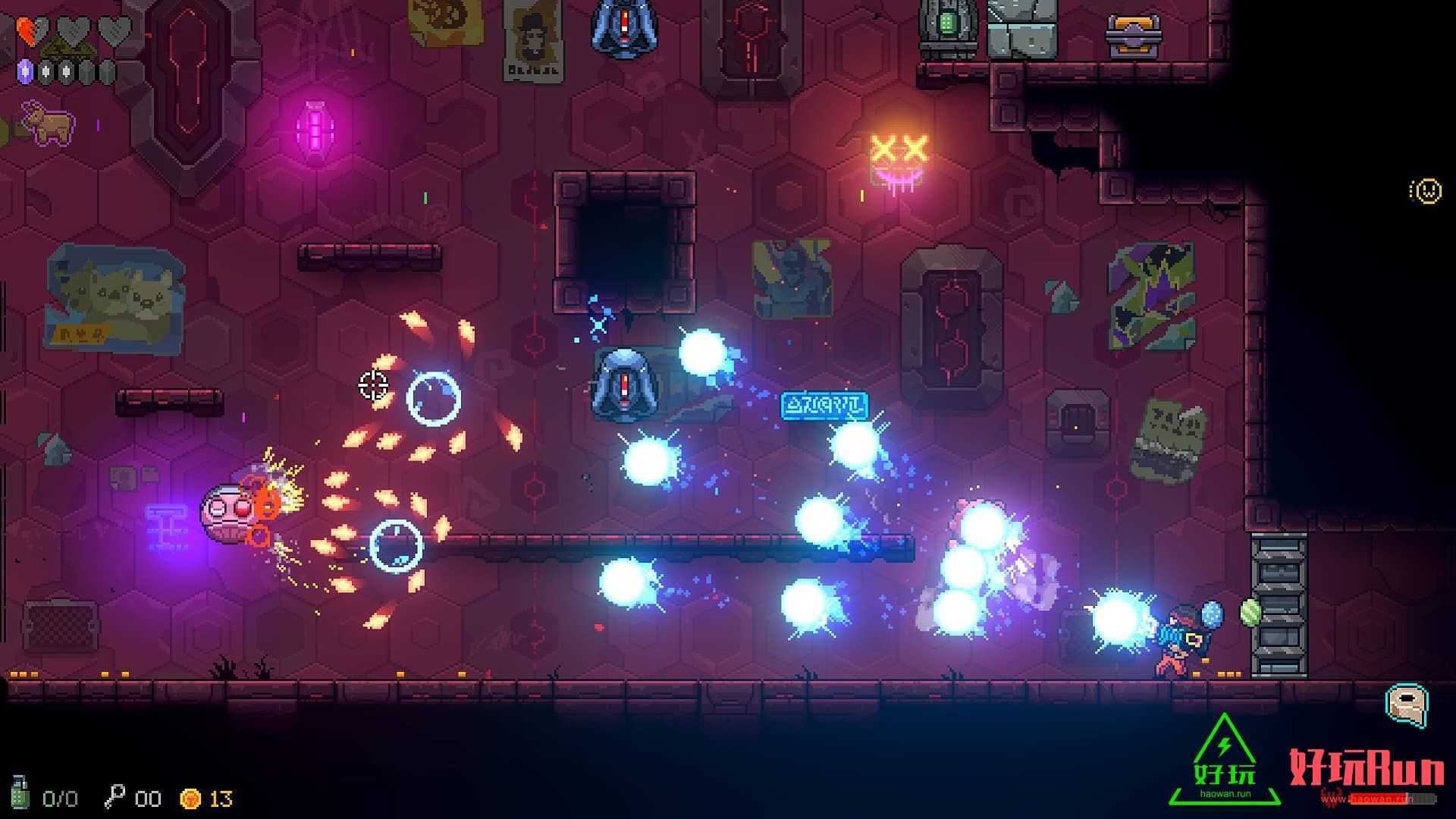Select the smiley face minimap marker
The image size is (1456, 819).
tap(1426, 191)
